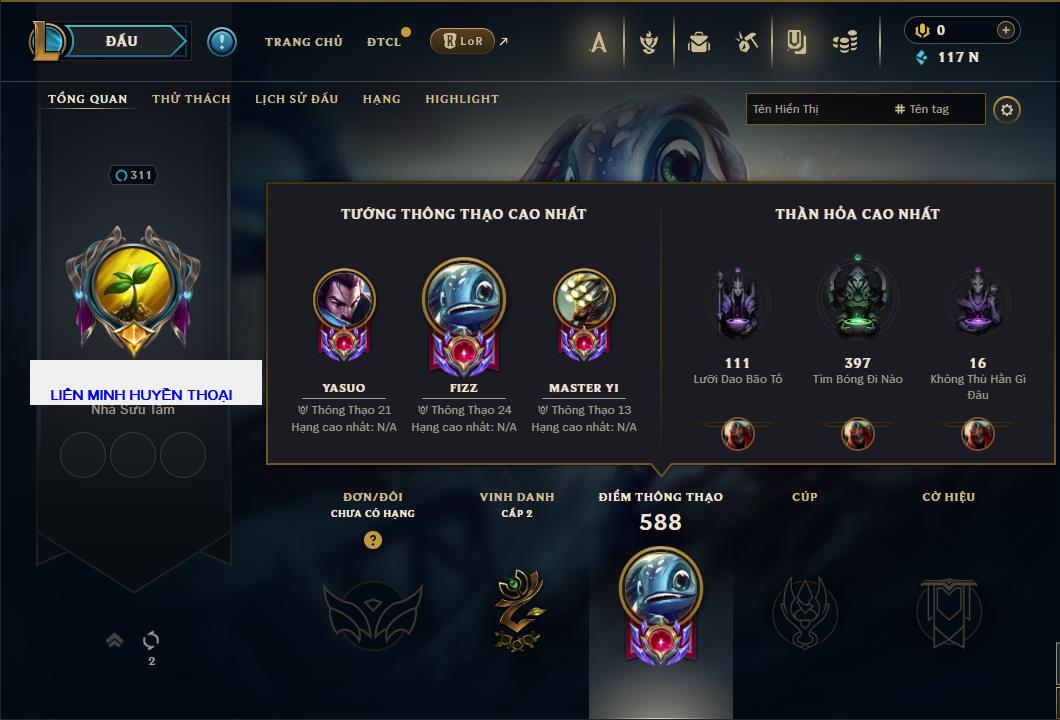Viewport: 1060px width, 720px height.
Task: Select the HẠNG tab
Action: click(x=381, y=99)
